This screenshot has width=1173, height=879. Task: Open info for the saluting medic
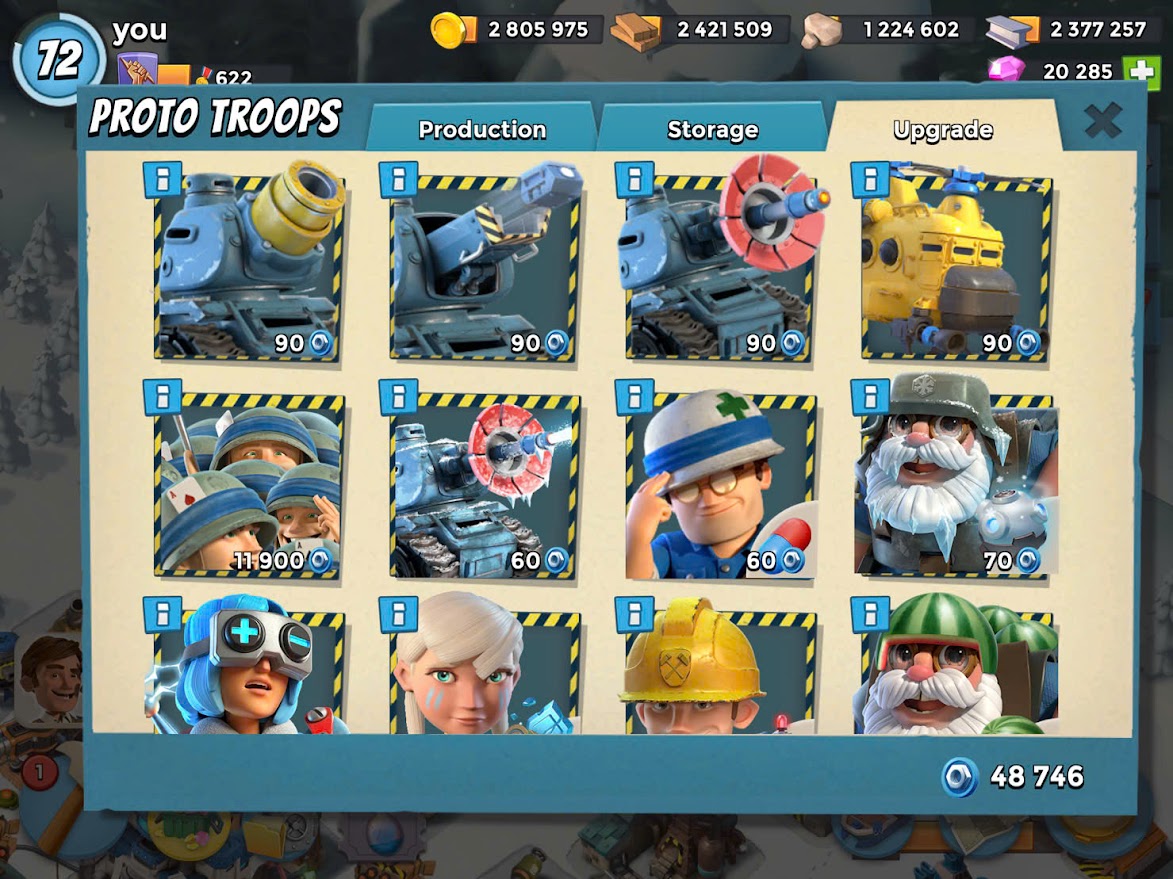pyautogui.click(x=634, y=397)
